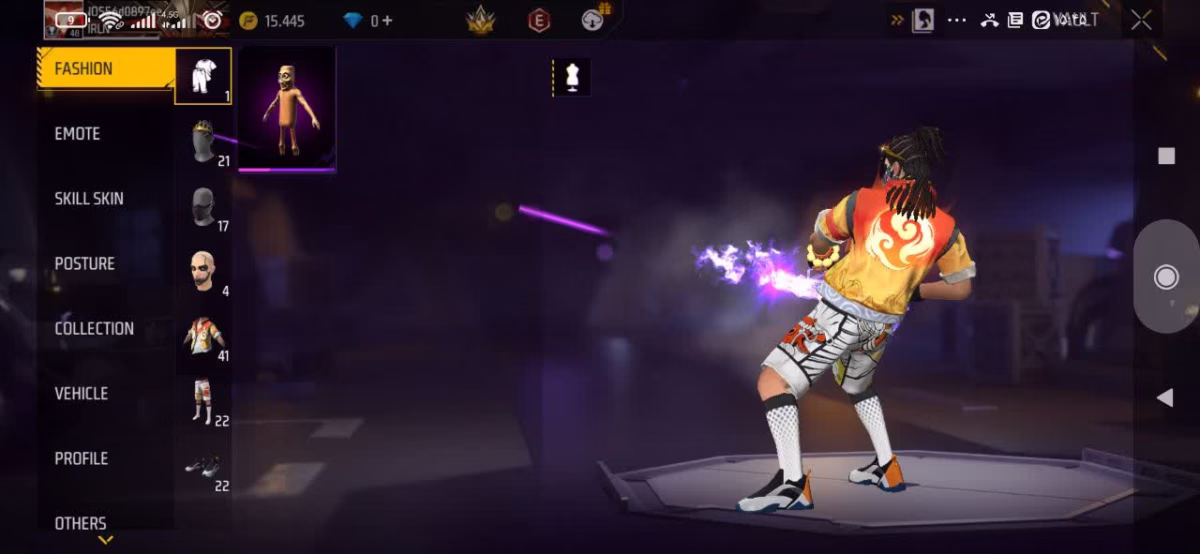This screenshot has width=1200, height=554.
Task: Switch to the Skill Skin section
Action: [89, 199]
